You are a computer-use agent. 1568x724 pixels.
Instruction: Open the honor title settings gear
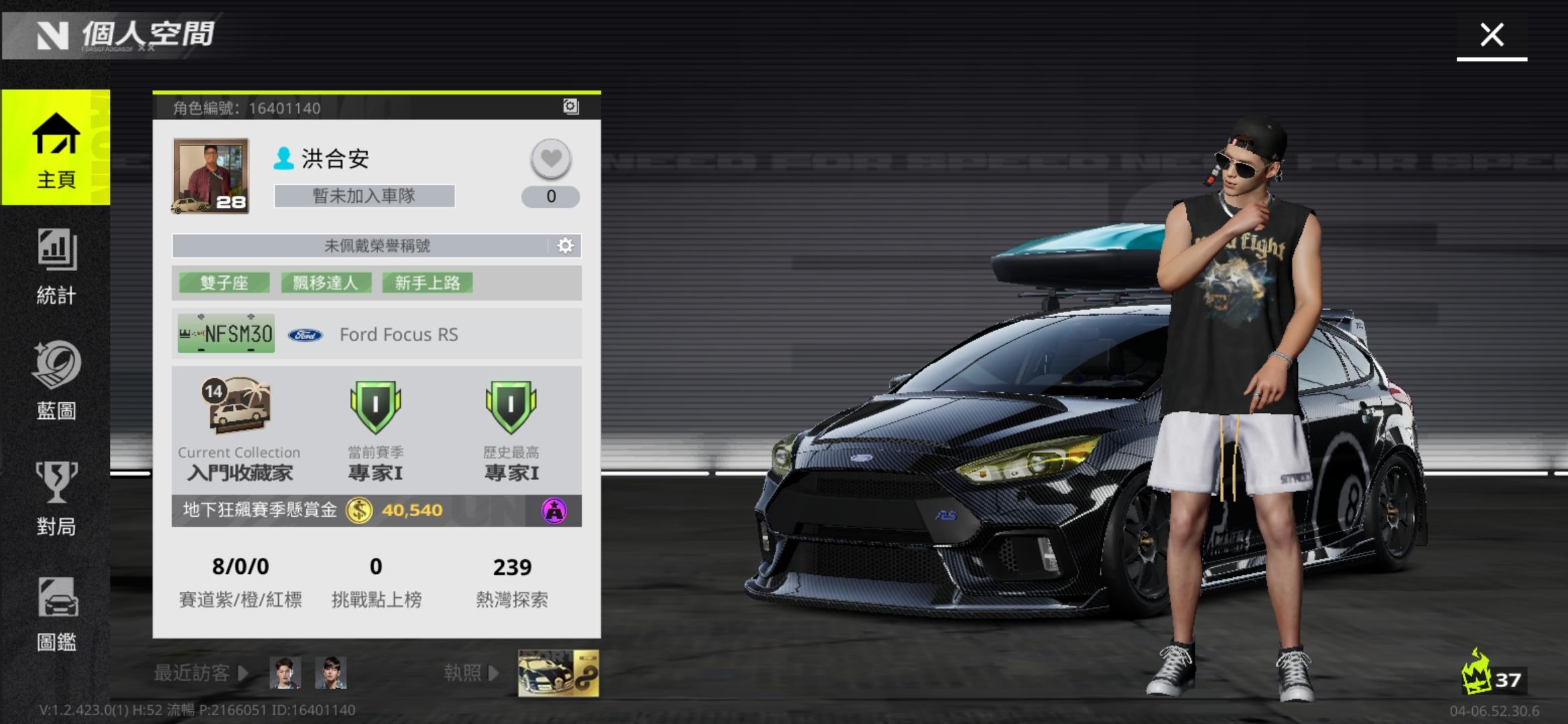(x=566, y=246)
